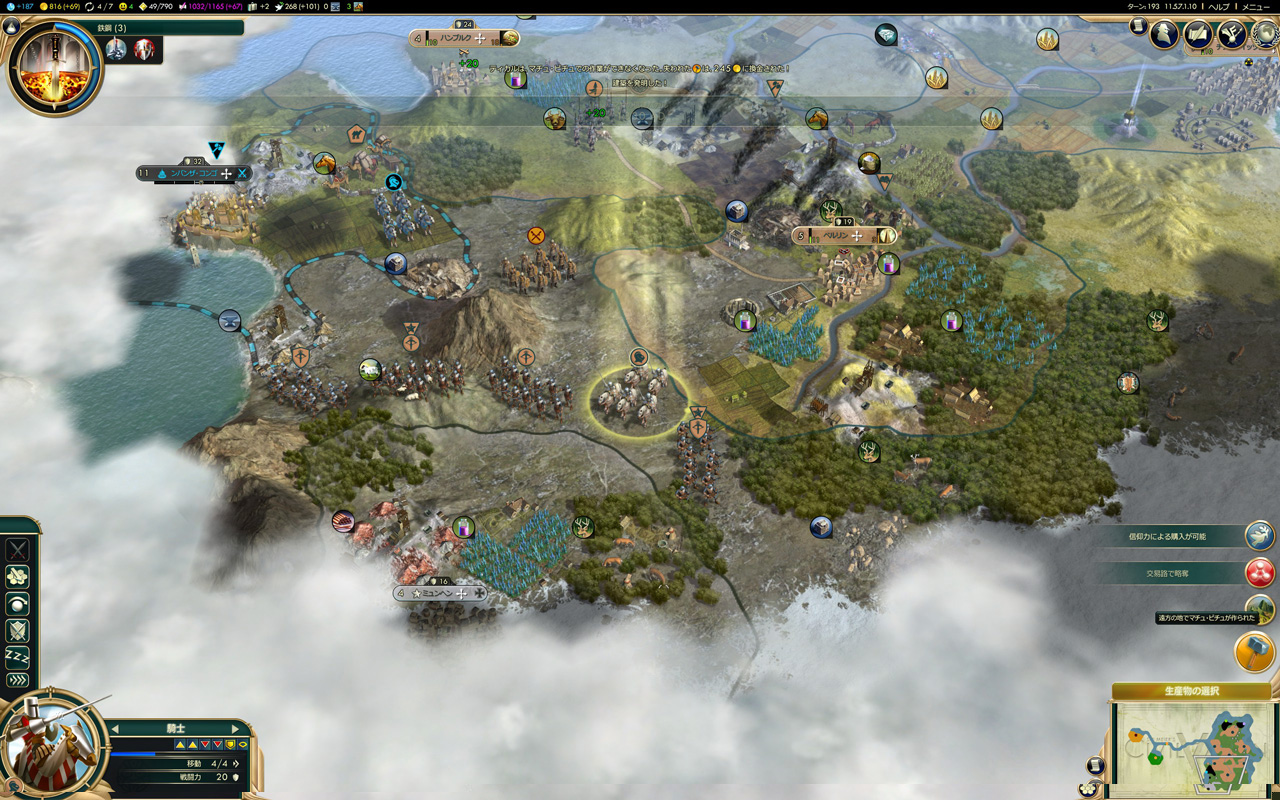Viewport: 1280px width, 800px height.
Task: Open the diplomacy overview icon
Action: 1231,35
